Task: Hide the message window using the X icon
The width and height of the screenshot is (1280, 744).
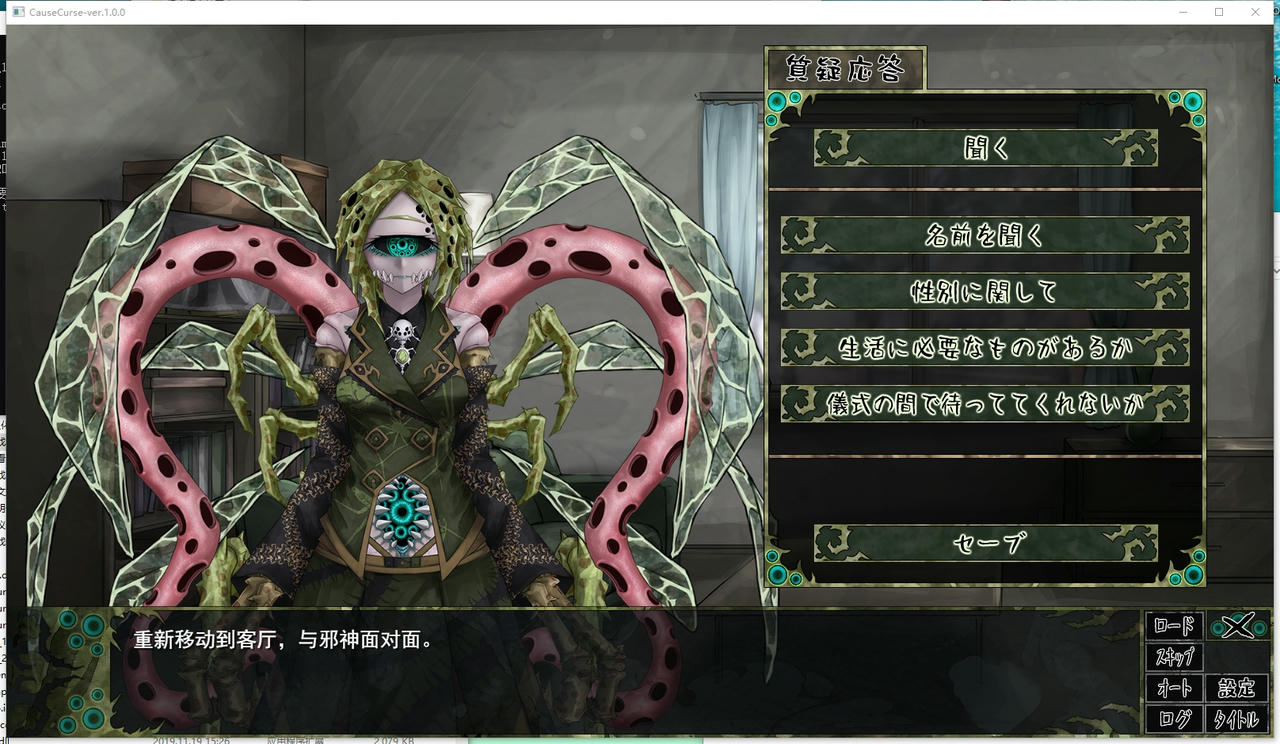Action: (1238, 628)
